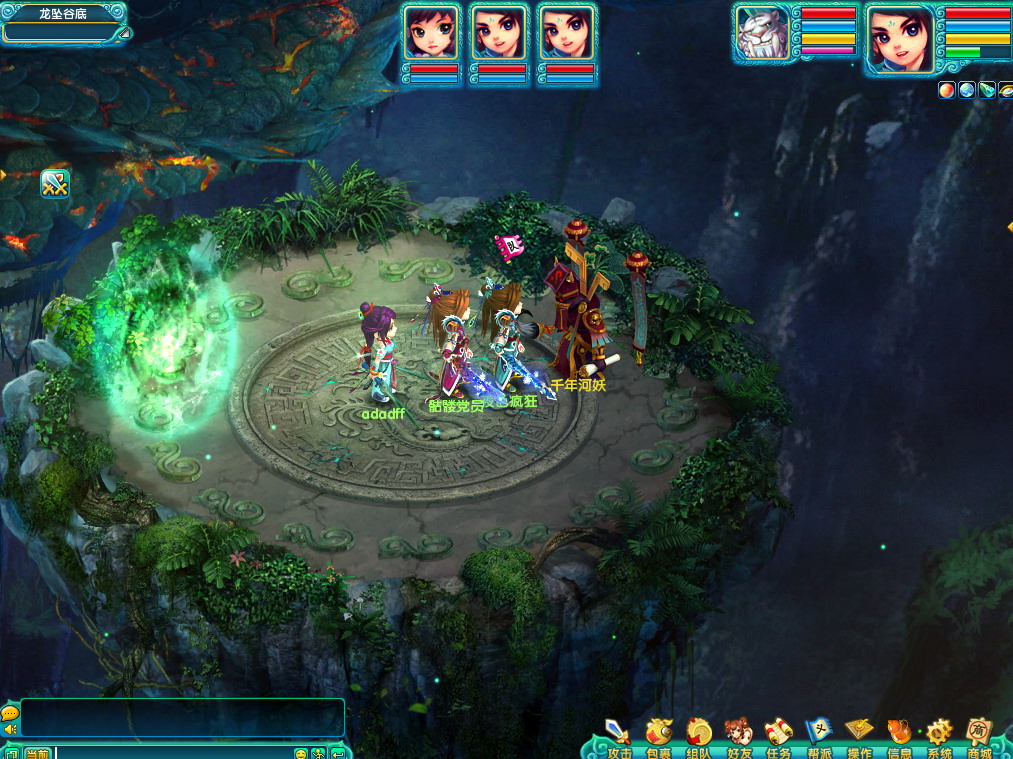Image resolution: width=1013 pixels, height=759 pixels.
Task: Click the crossed swords icon on left
Action: tap(54, 184)
